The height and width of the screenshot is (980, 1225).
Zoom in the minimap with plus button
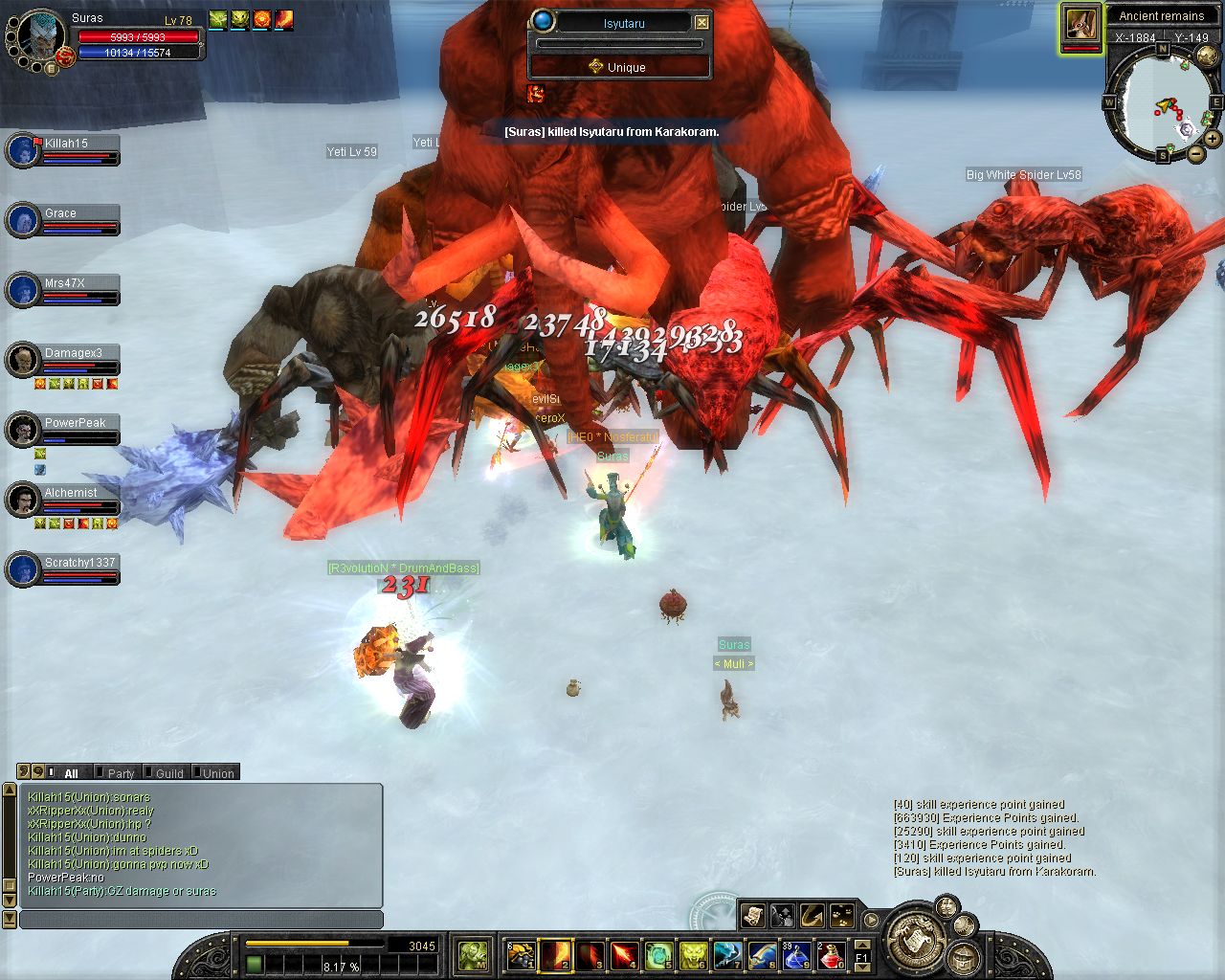[1213, 139]
